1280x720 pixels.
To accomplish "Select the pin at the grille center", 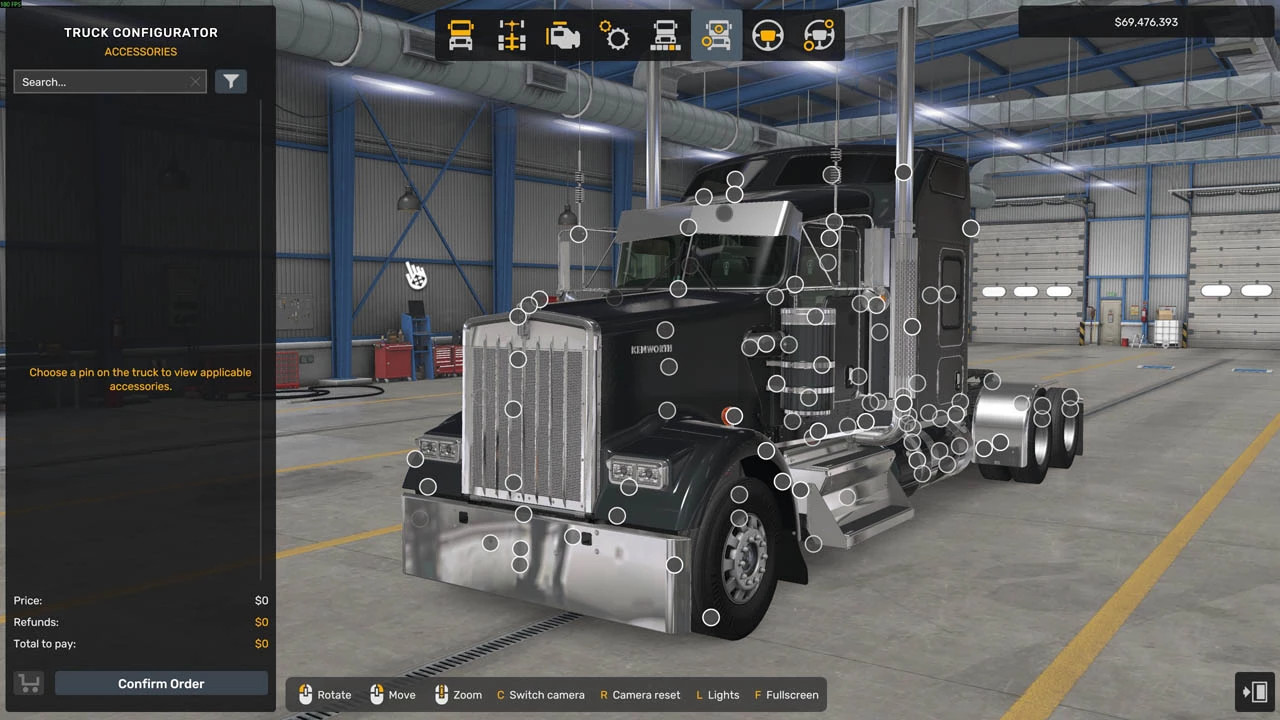I will coord(513,408).
